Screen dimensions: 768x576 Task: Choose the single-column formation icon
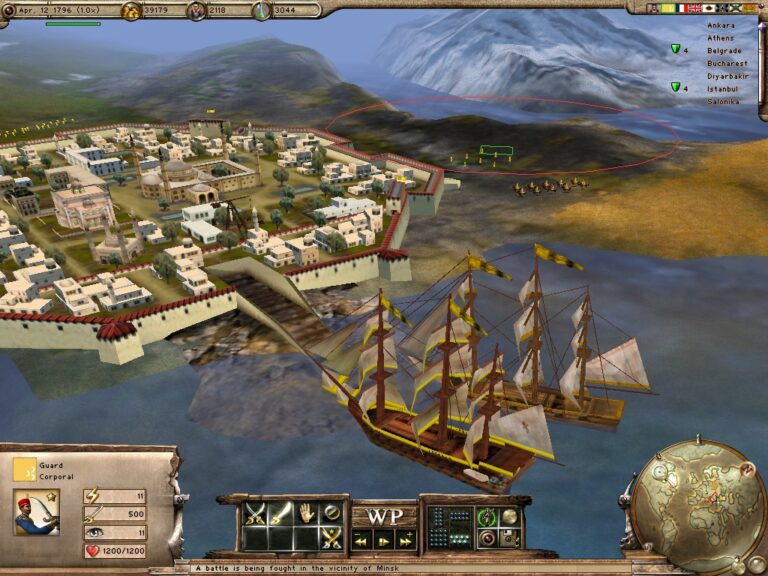coord(437,516)
